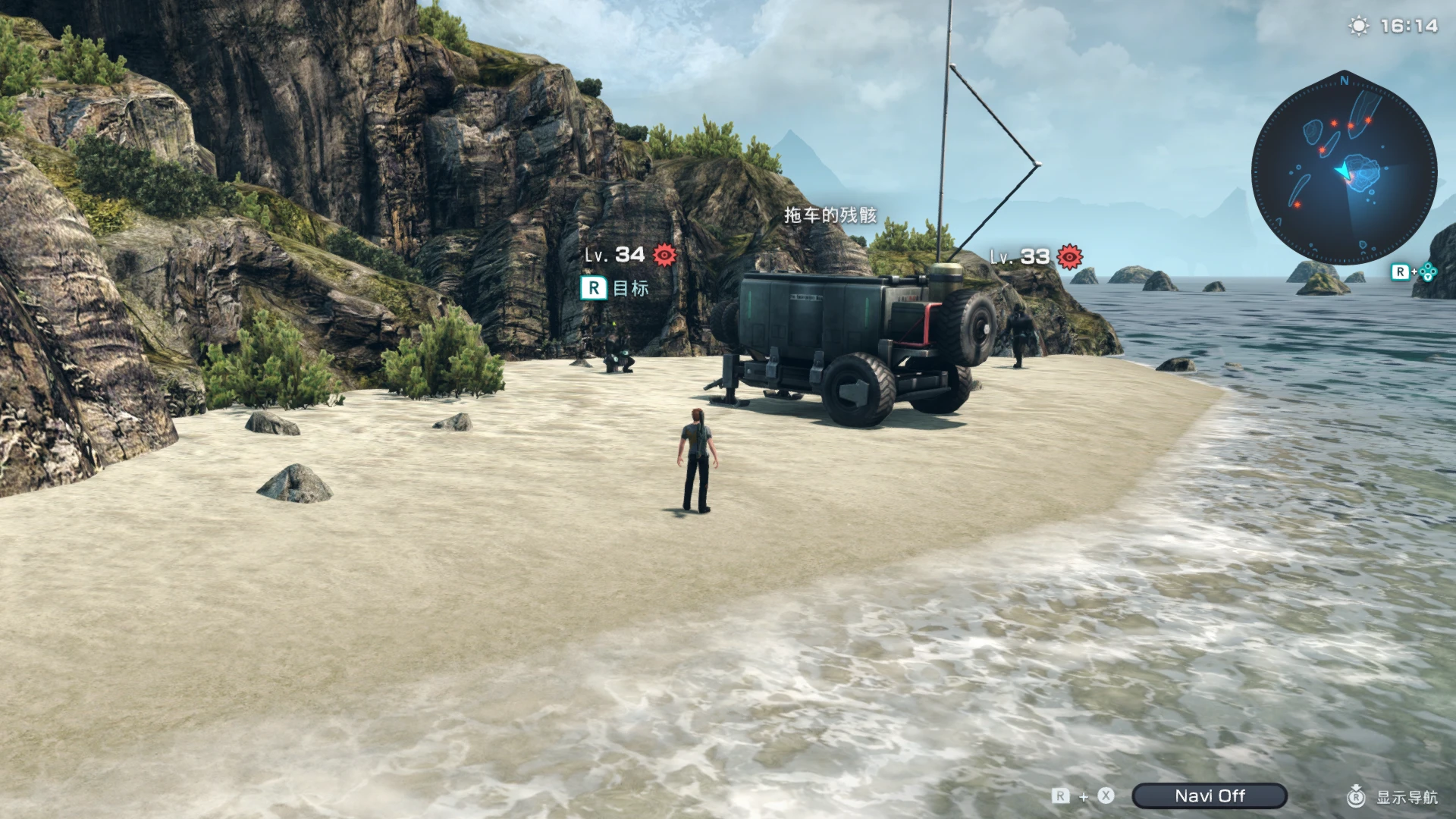Click the X button icon on bottom bar
Viewport: 1456px width, 819px height.
pyautogui.click(x=1105, y=796)
